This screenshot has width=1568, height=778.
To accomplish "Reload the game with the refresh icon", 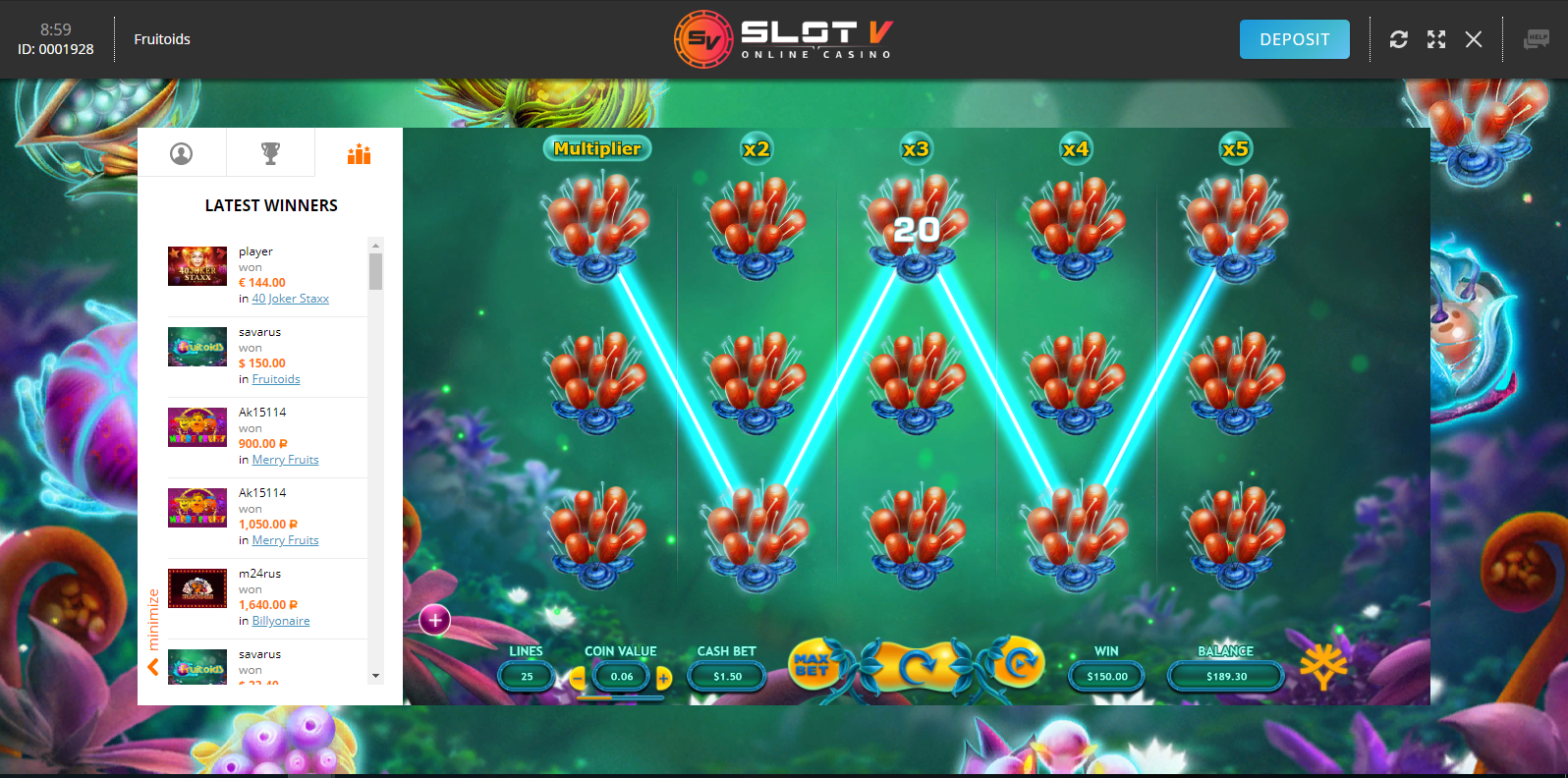I will coord(1399,39).
